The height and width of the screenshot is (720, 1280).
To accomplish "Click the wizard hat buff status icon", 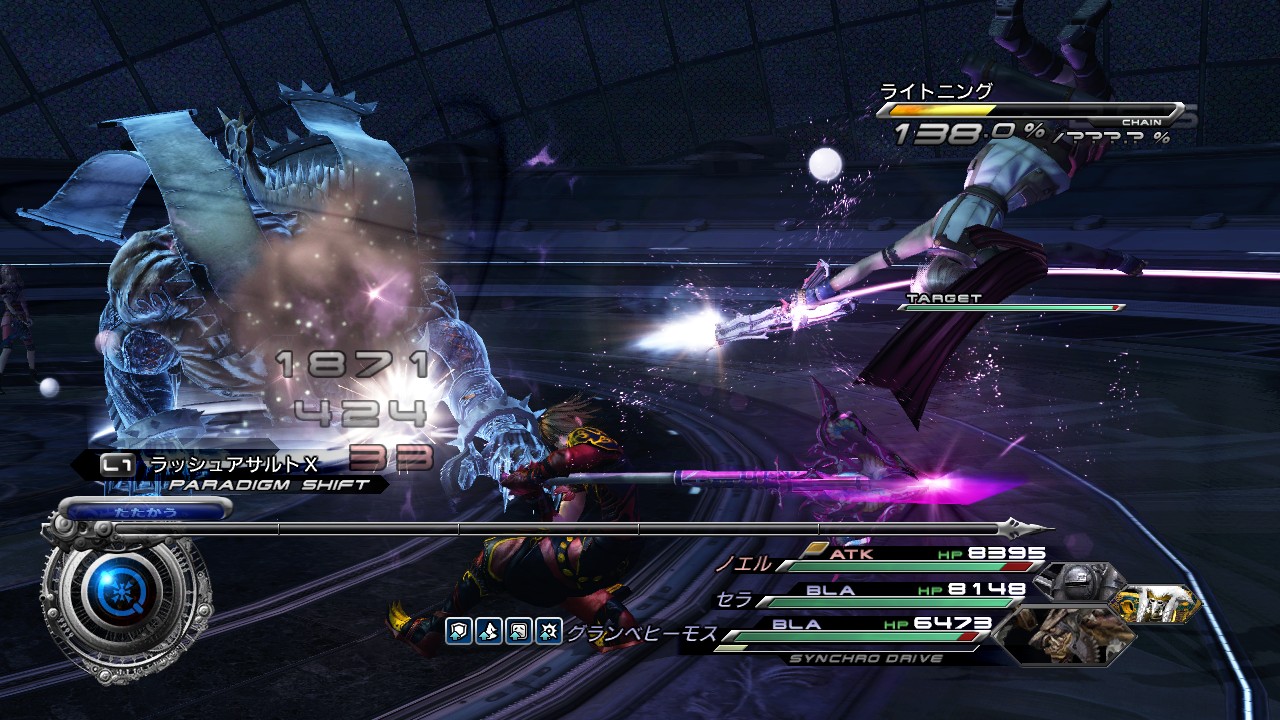I will (x=487, y=630).
